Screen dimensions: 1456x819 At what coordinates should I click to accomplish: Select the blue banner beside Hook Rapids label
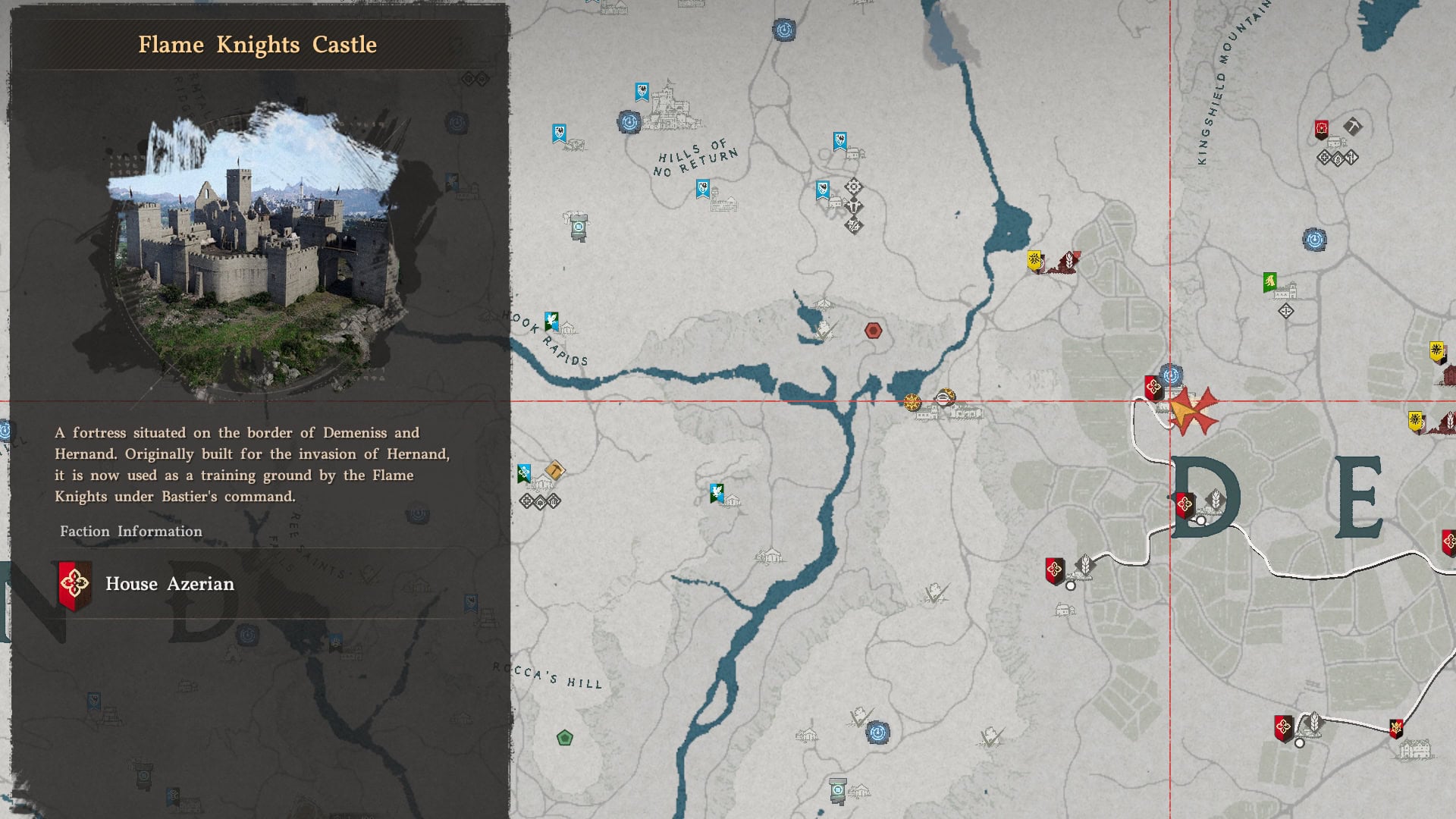pyautogui.click(x=551, y=322)
